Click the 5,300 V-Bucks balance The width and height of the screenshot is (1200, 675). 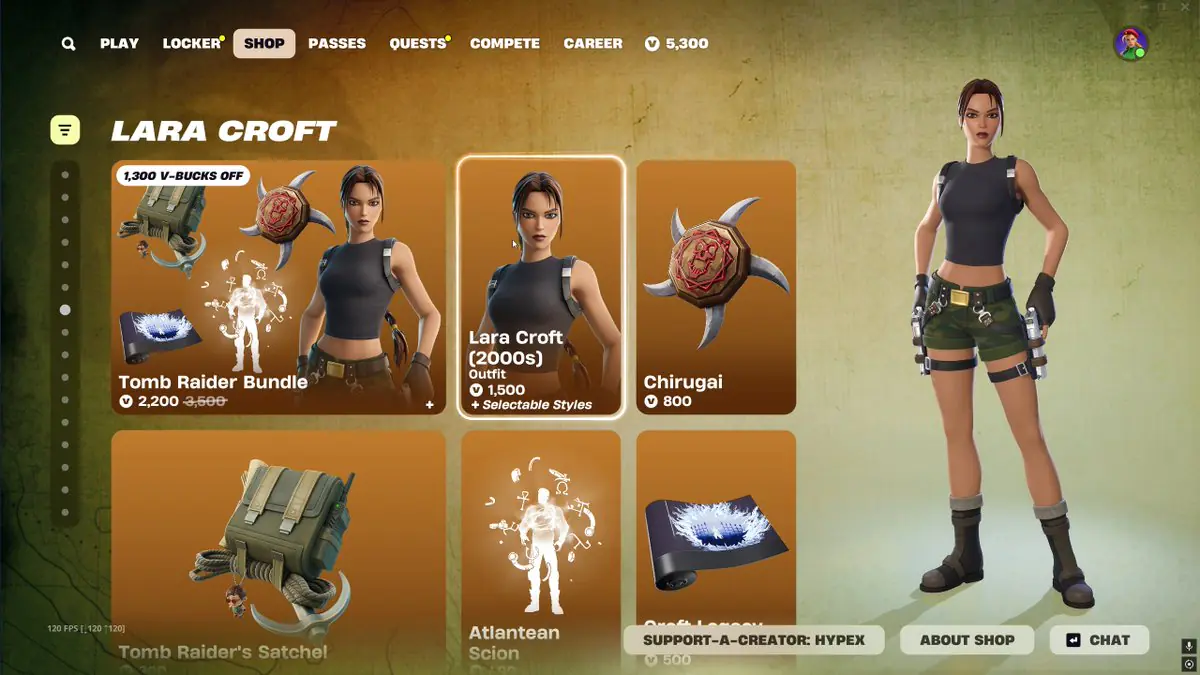[677, 44]
